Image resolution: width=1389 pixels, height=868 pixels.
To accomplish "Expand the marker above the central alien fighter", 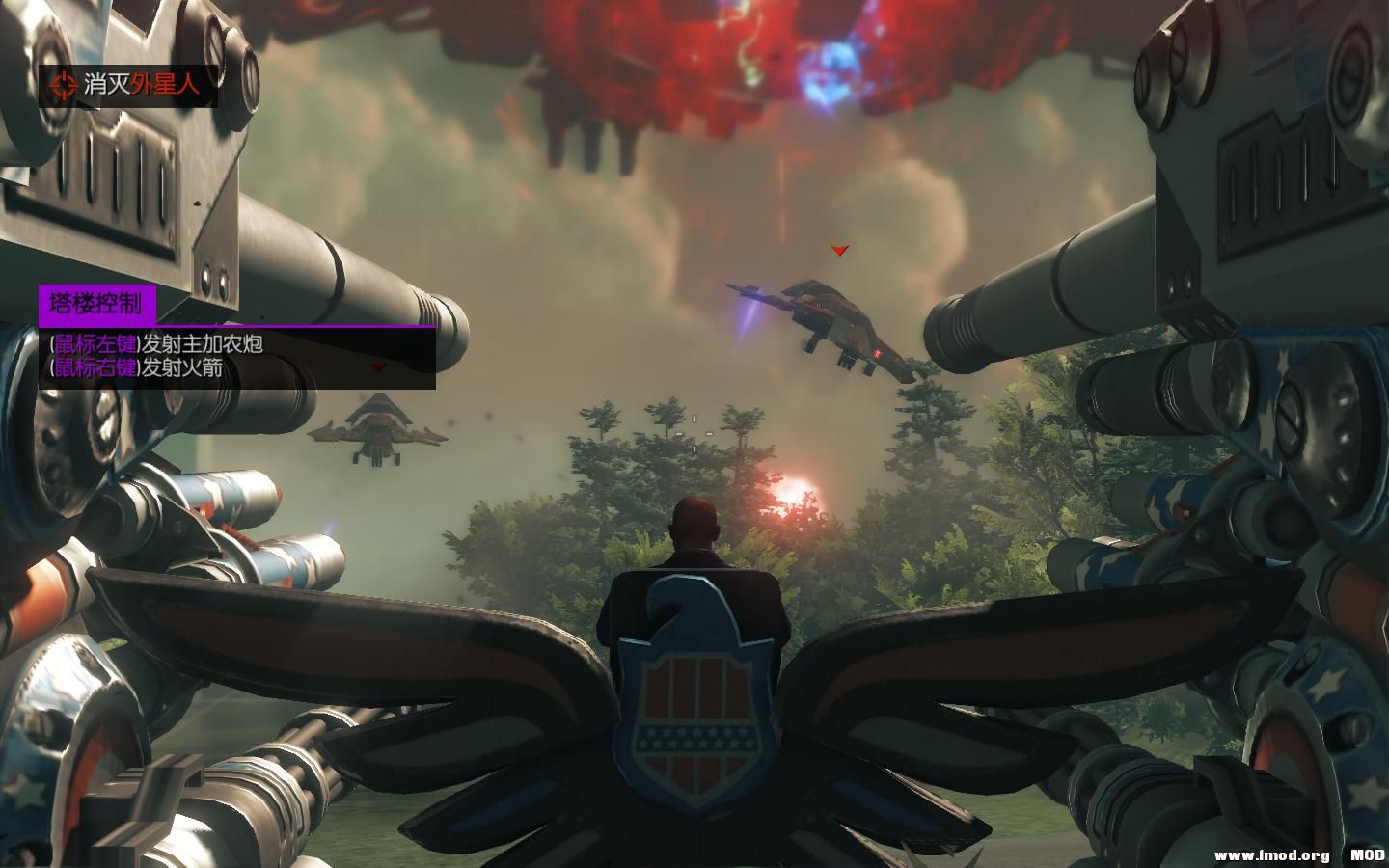I will pos(838,249).
